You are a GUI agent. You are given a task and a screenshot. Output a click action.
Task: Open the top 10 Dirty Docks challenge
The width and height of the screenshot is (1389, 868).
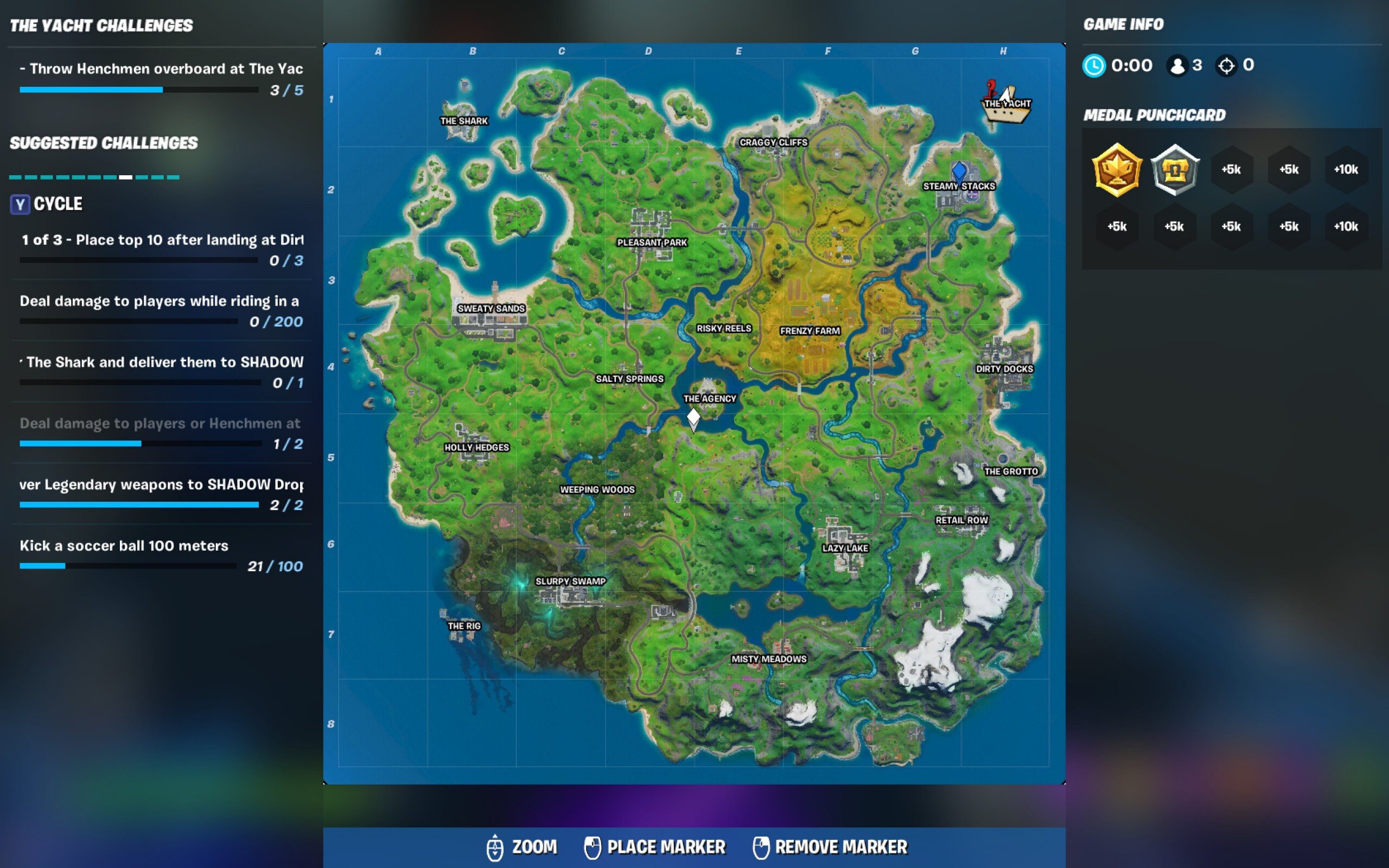tap(161, 249)
